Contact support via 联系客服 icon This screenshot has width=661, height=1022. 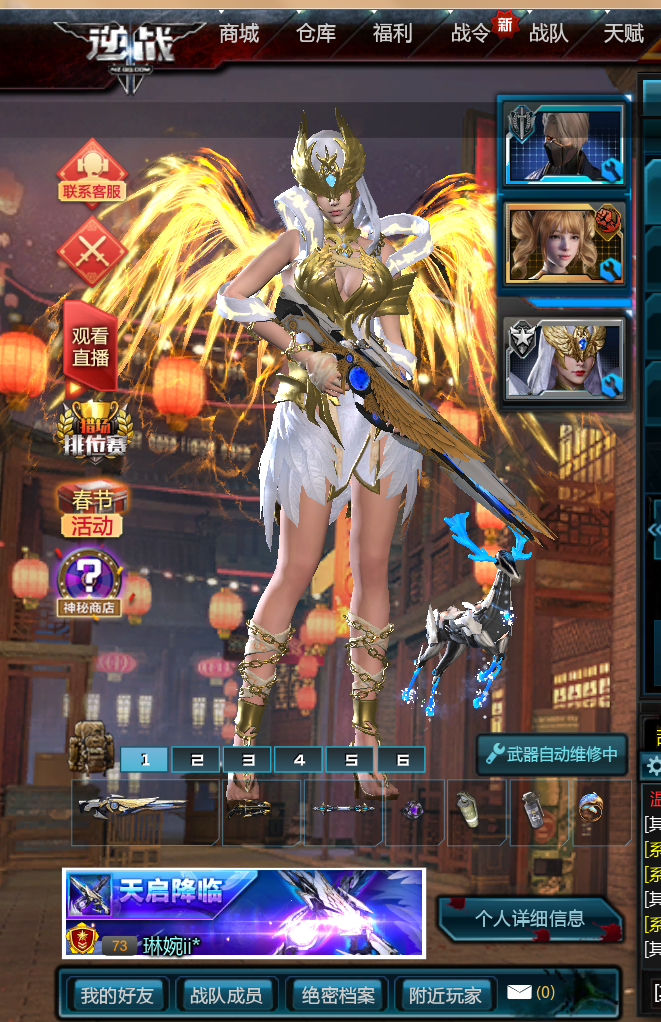tap(92, 172)
